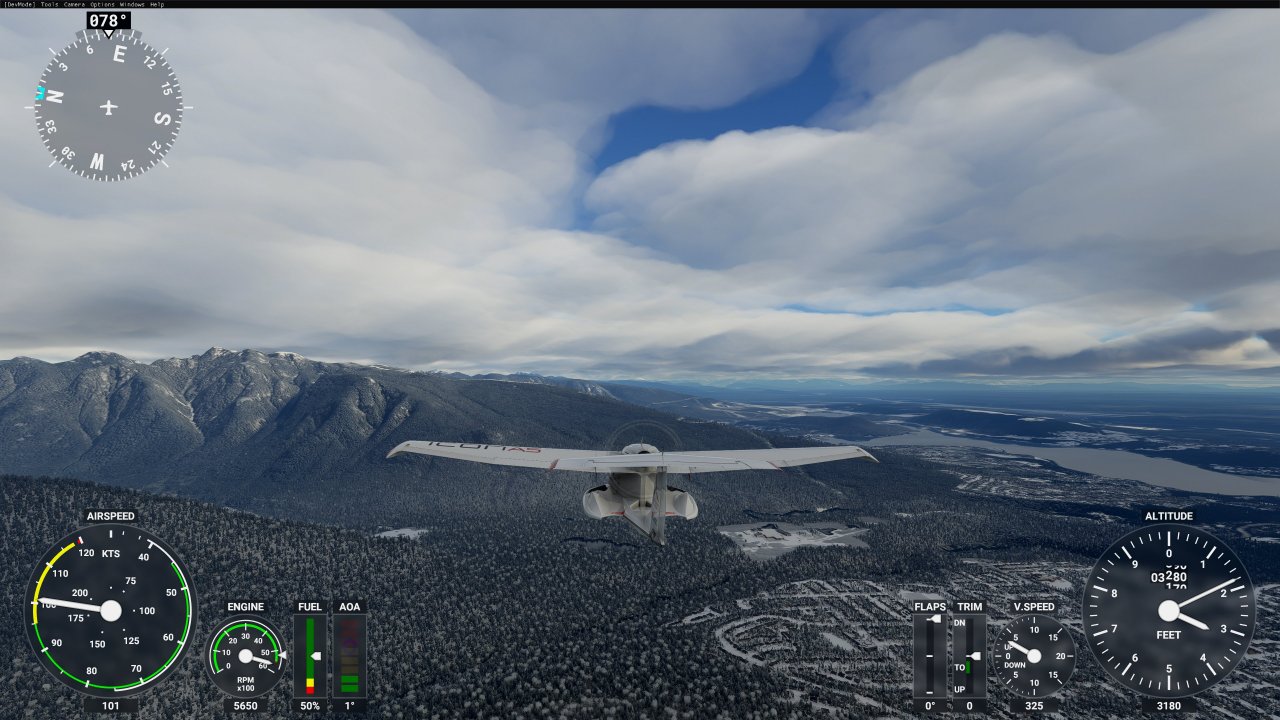
Task: Open the Options menu
Action: (x=103, y=4)
